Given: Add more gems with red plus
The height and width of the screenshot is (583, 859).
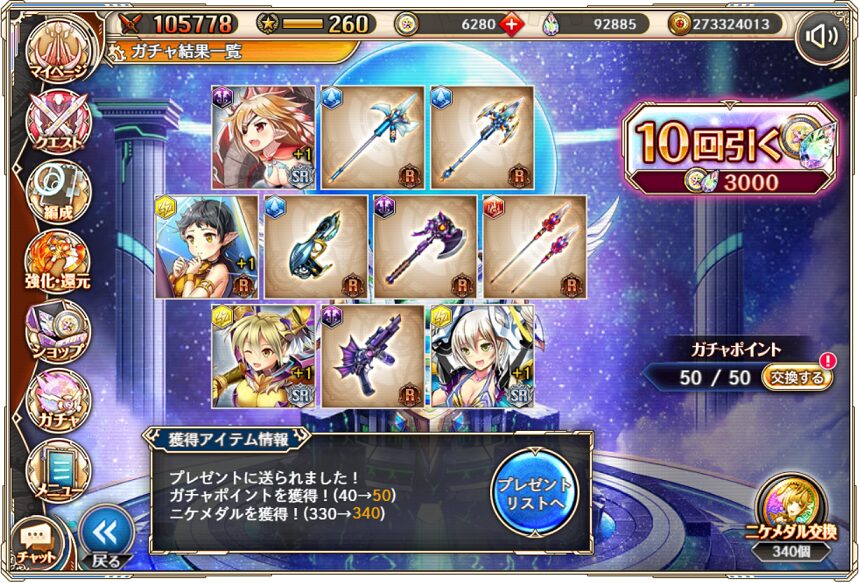Looking at the screenshot, I should coord(511,23).
